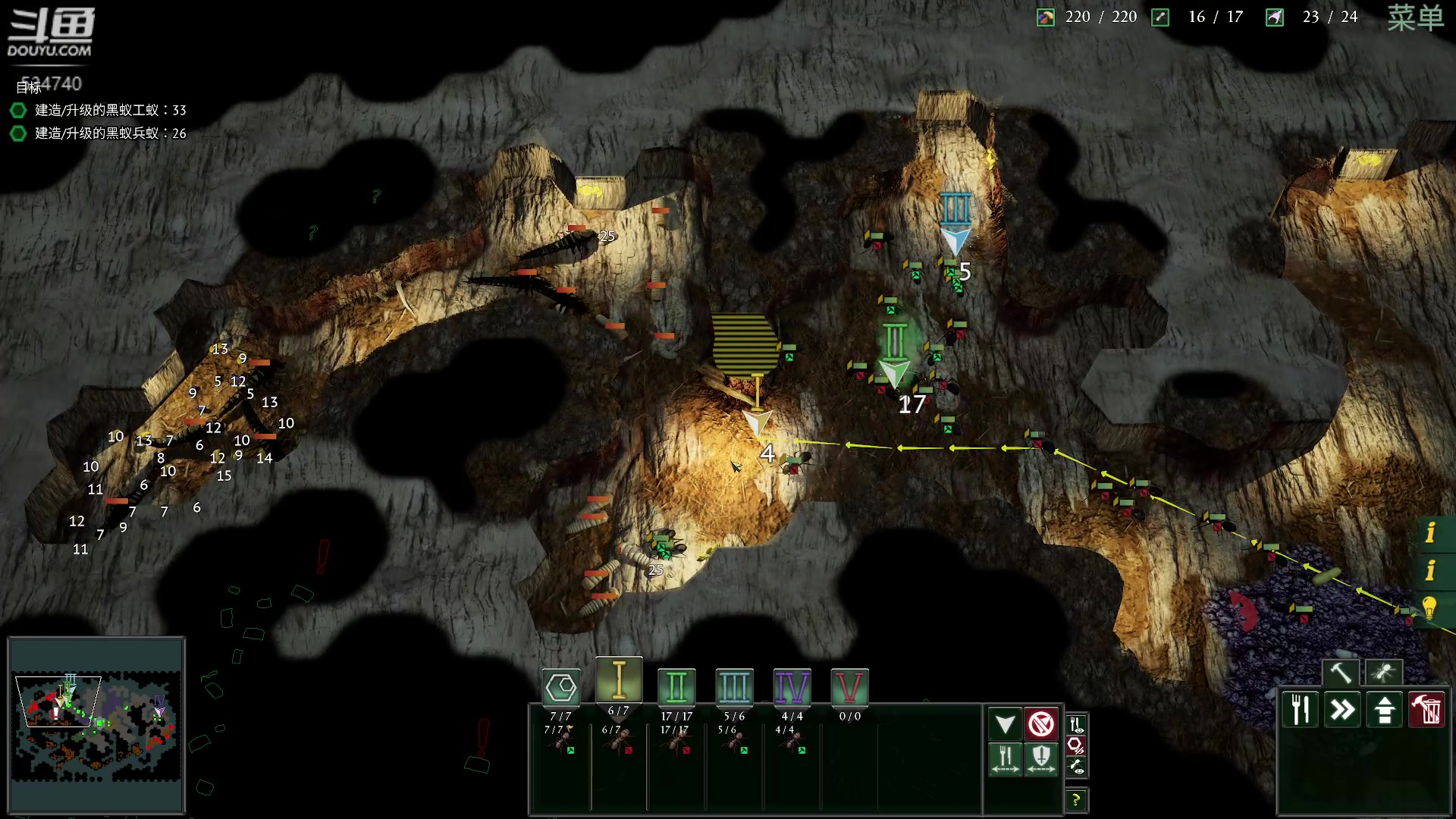Select the yellow group I tab

(x=619, y=680)
